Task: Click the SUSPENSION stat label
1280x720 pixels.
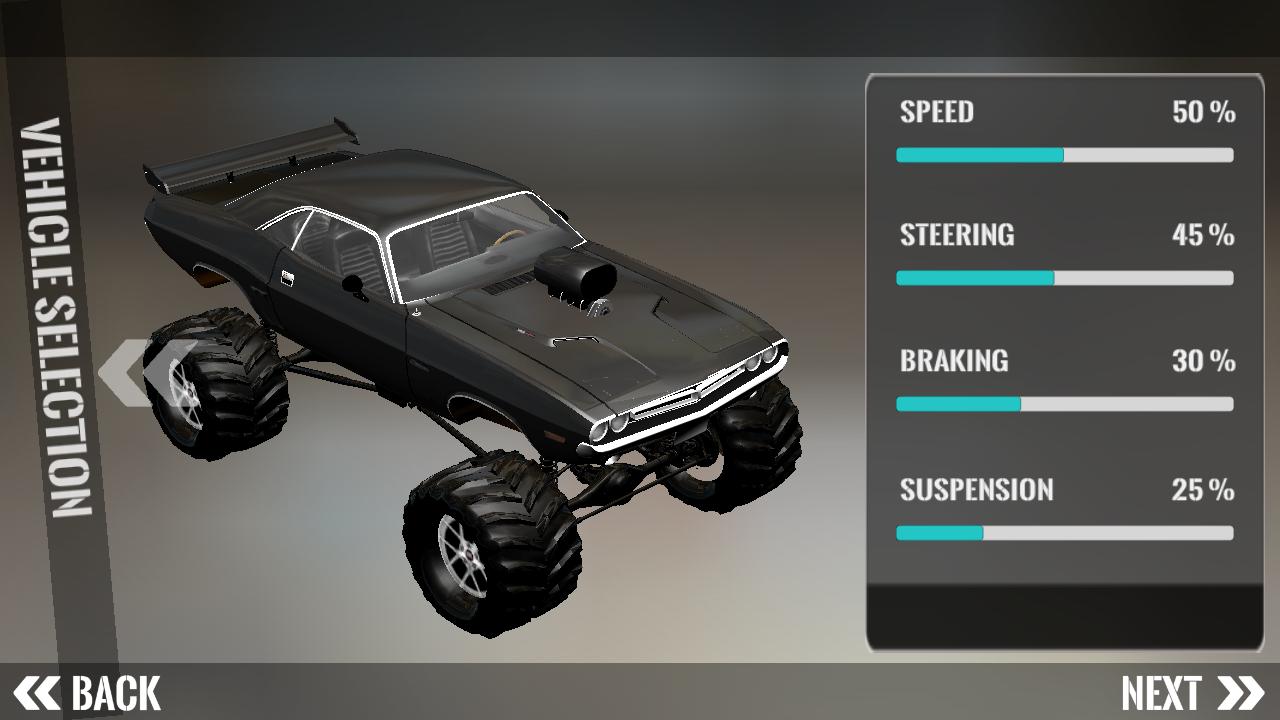Action: point(976,489)
